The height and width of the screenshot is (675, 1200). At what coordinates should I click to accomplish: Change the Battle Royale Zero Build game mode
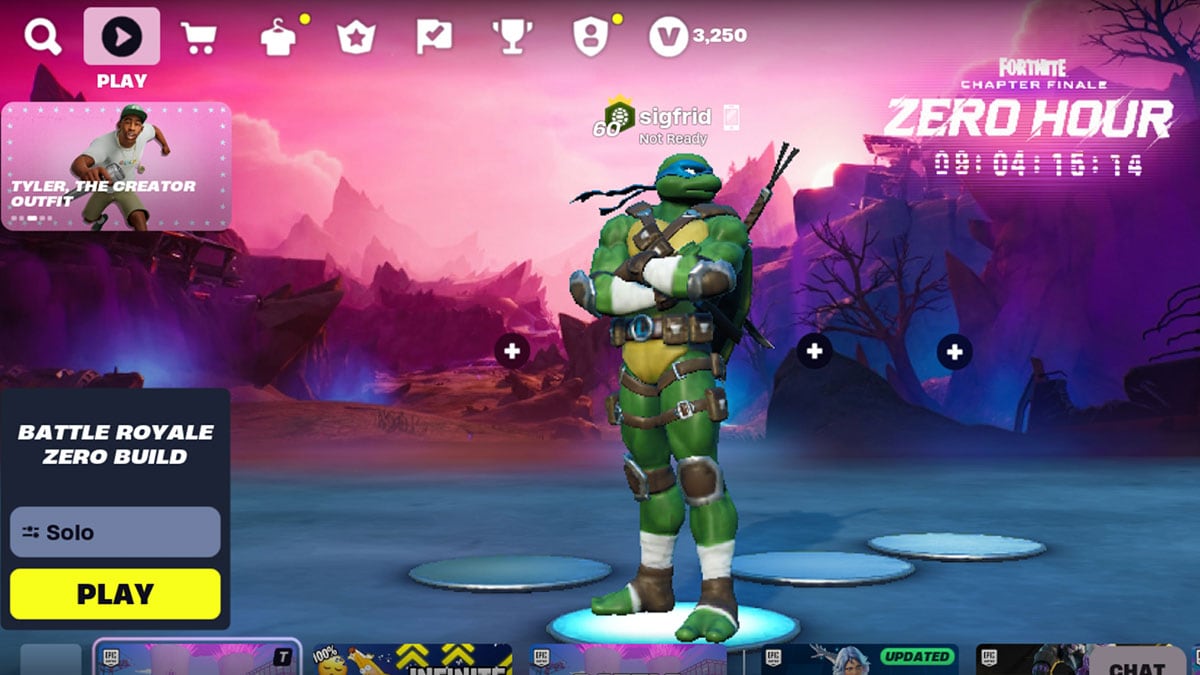(116, 444)
